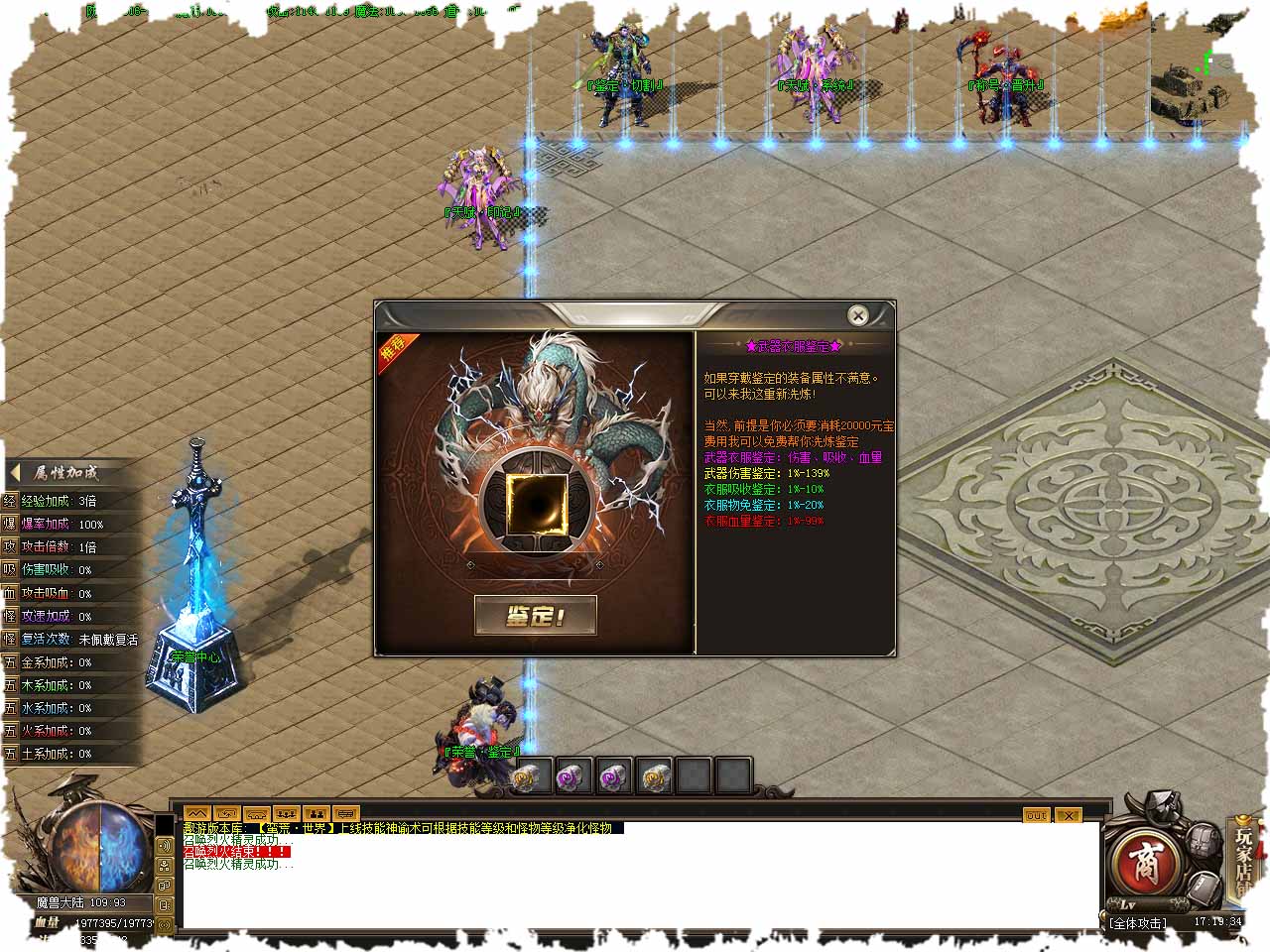Screen dimensions: 1270x952
Task: Click the 鉴定! appraise button
Action: pos(536,615)
